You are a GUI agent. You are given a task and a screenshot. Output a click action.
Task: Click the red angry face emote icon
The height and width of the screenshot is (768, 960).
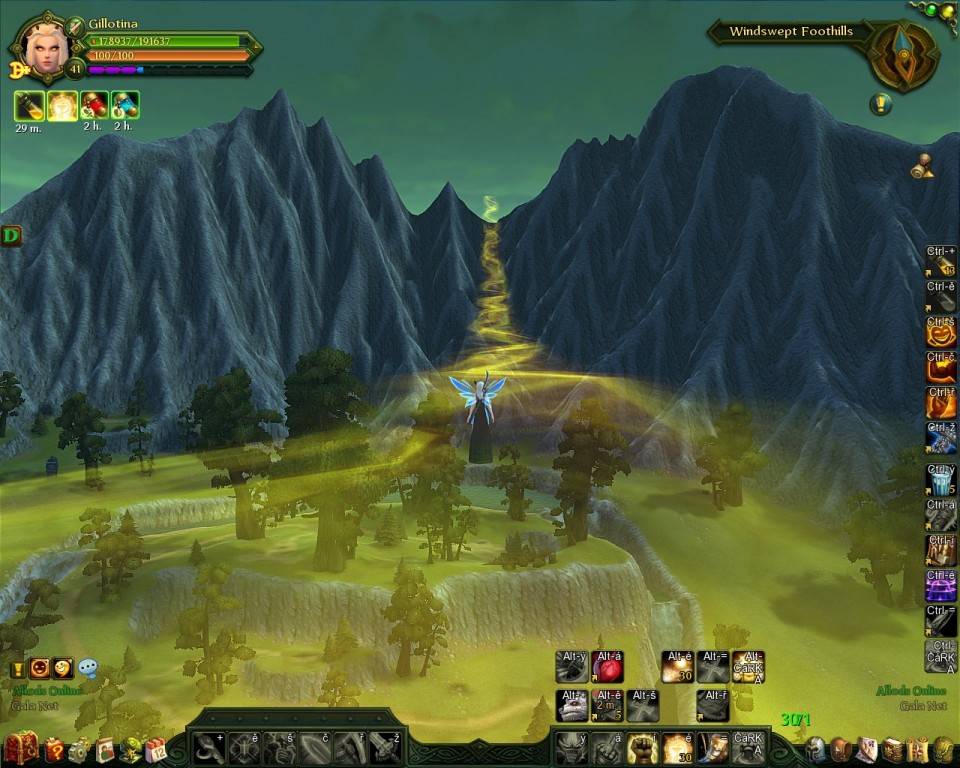(40, 668)
